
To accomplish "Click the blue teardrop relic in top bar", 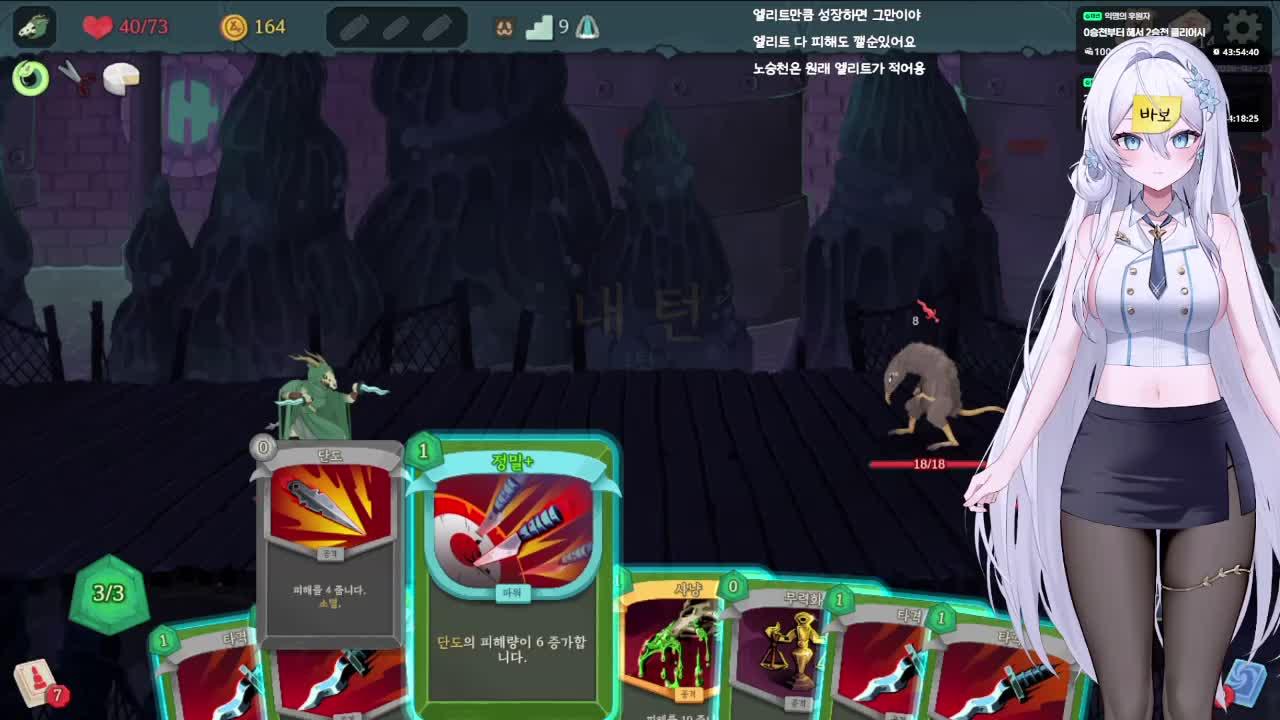I will coord(588,28).
